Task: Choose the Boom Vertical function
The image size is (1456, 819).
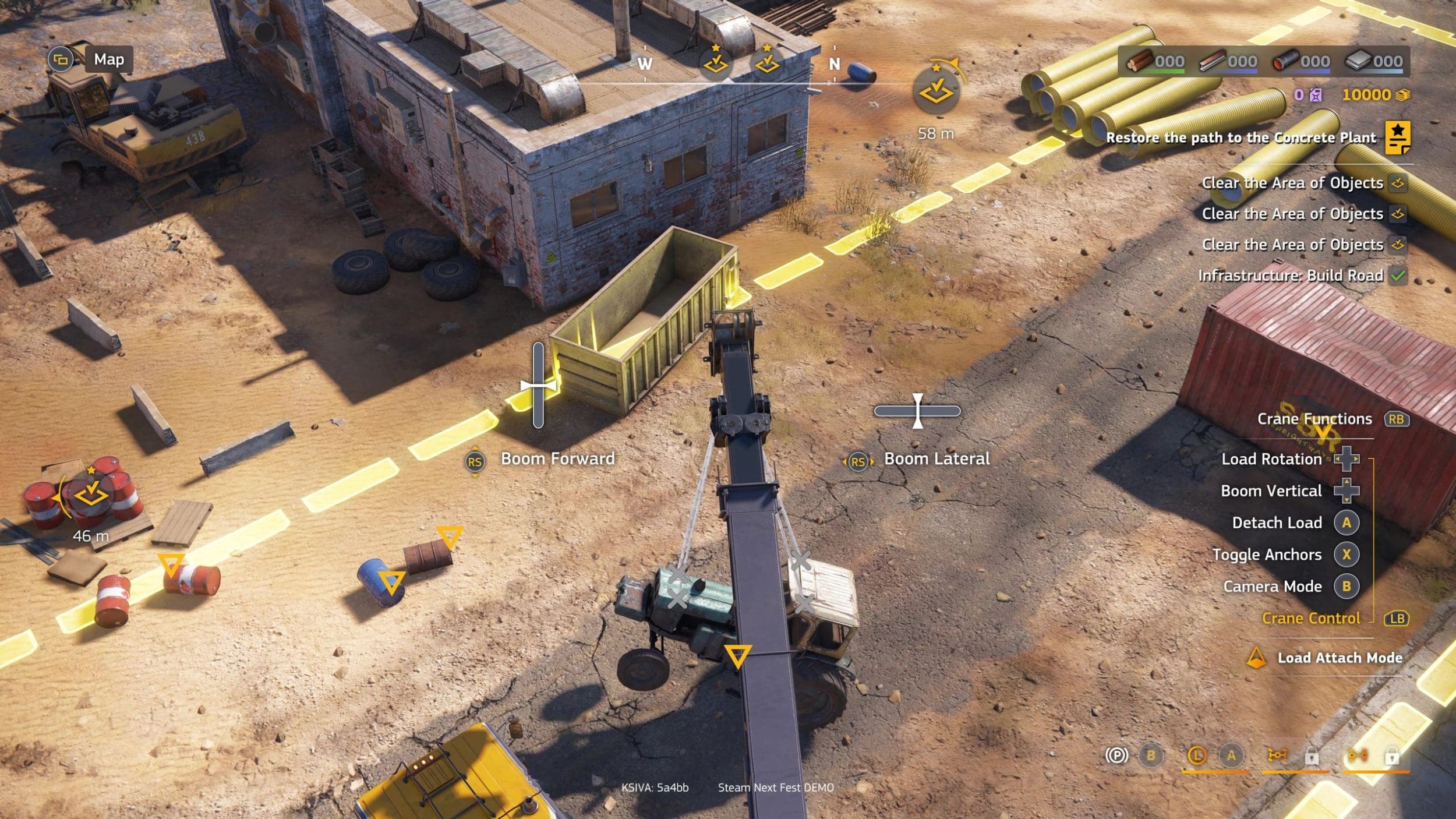Action: (1271, 491)
